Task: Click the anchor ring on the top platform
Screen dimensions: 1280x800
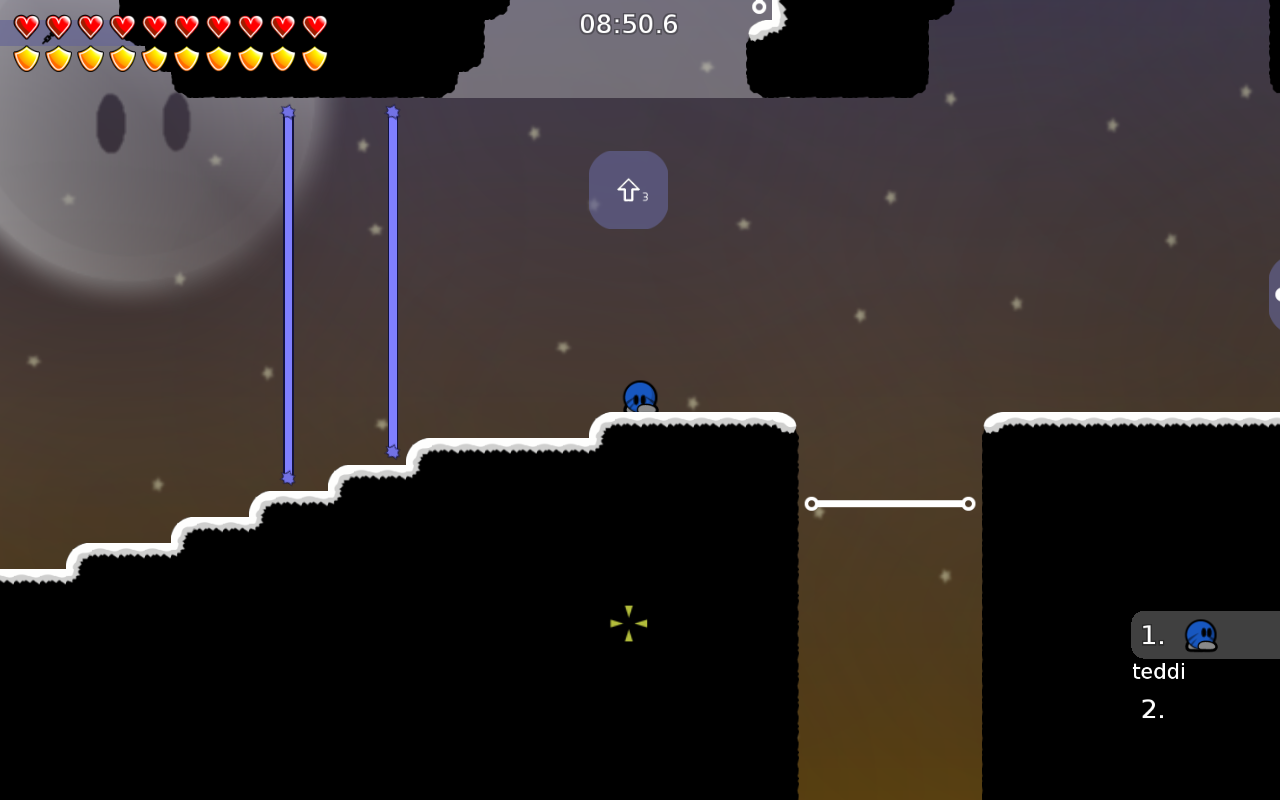Action: click(759, 8)
